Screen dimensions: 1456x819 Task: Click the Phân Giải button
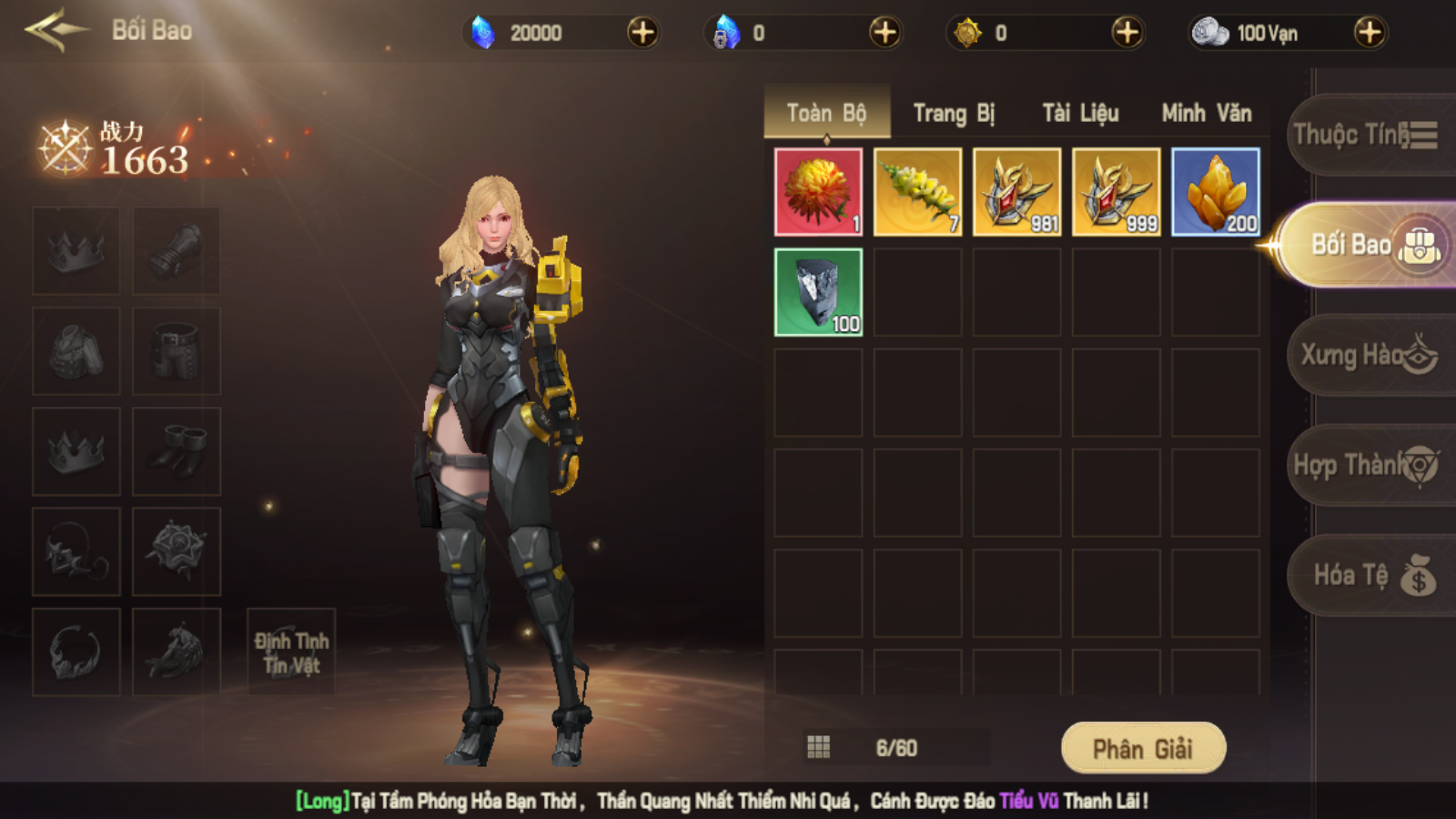tap(1143, 748)
